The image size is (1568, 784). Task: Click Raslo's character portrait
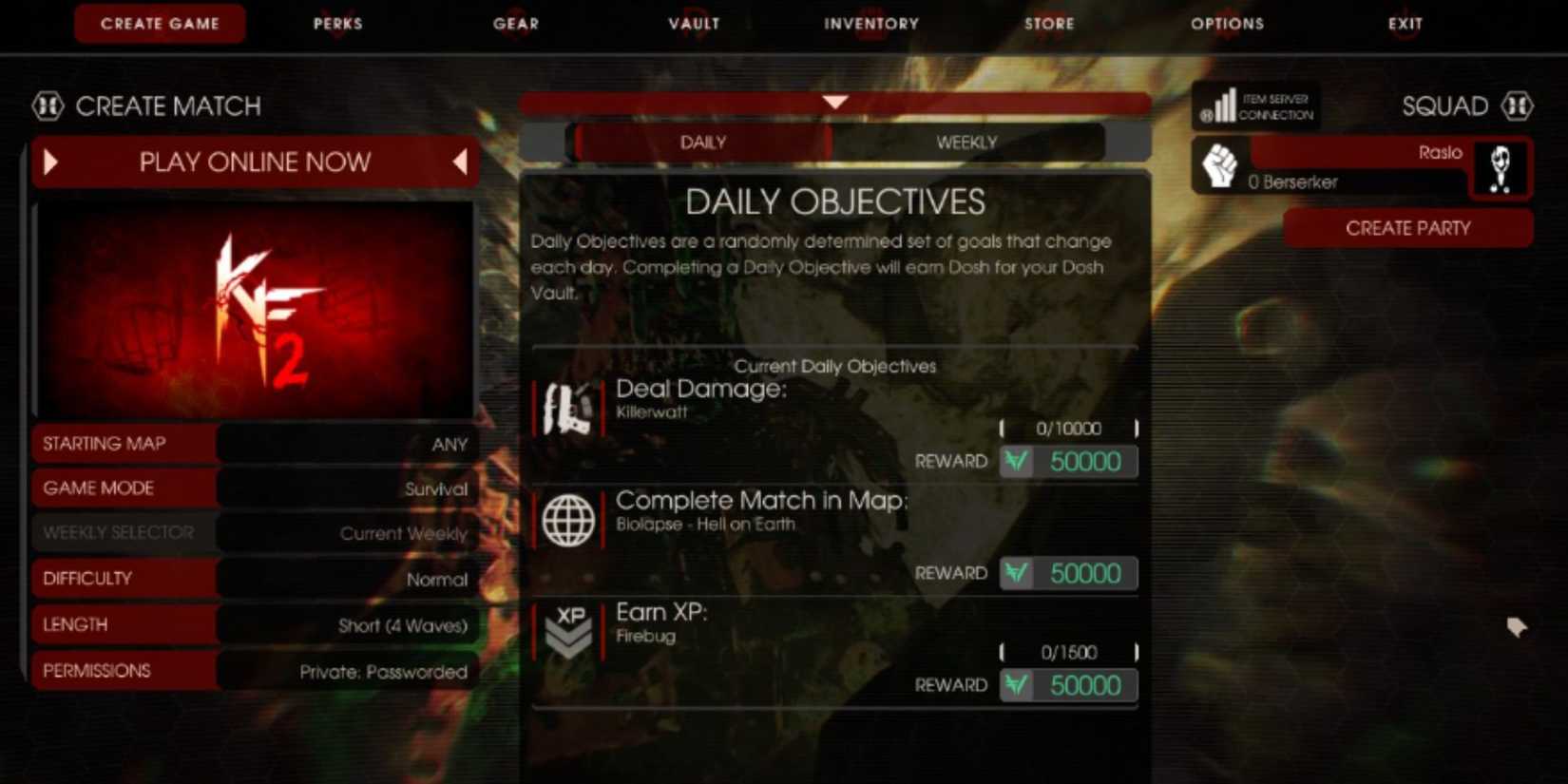(x=1501, y=167)
